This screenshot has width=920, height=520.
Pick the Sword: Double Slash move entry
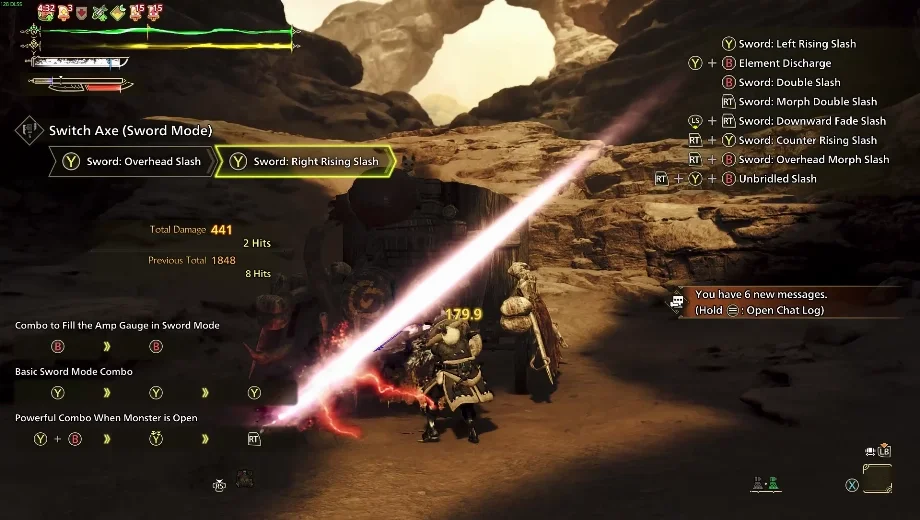coord(789,83)
